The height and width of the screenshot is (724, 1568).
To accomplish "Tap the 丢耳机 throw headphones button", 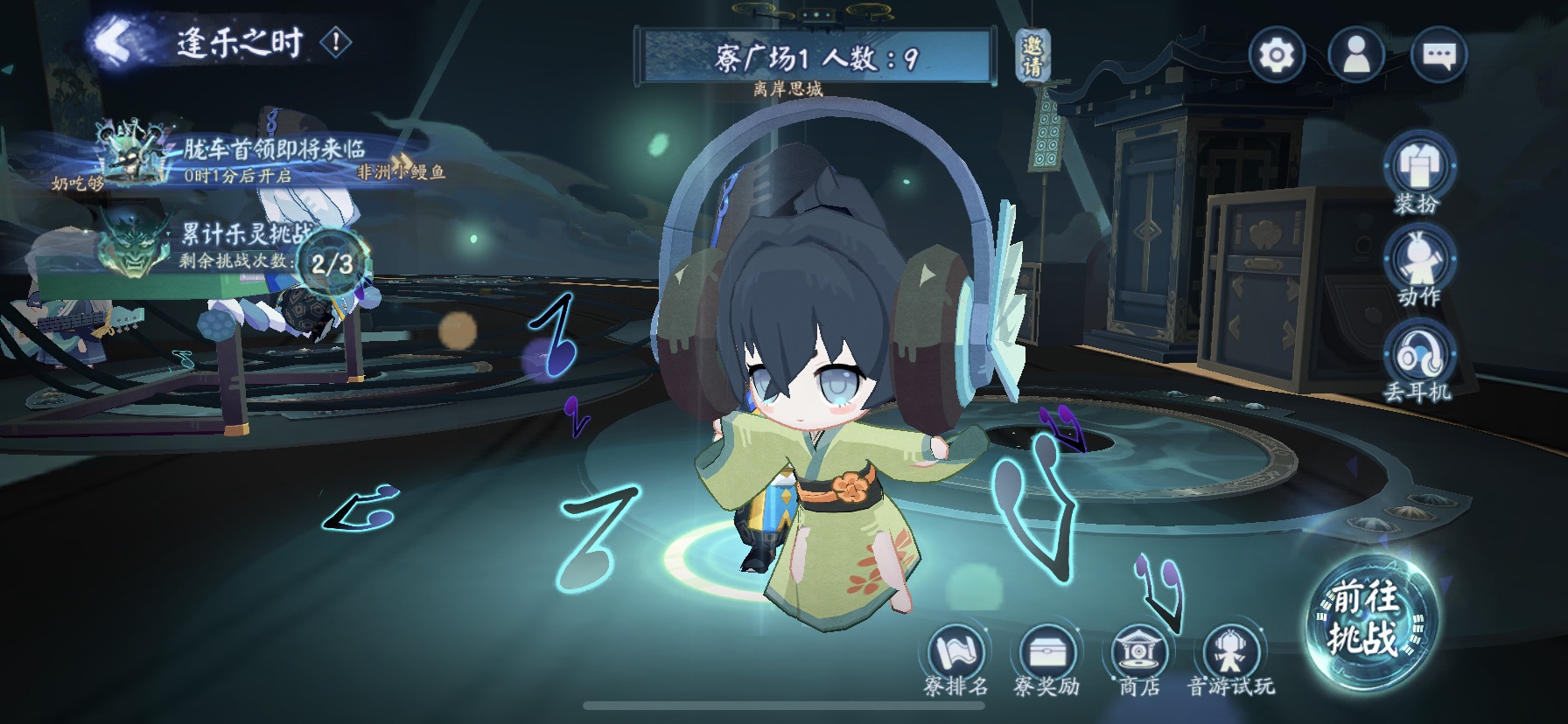I will 1417,359.
